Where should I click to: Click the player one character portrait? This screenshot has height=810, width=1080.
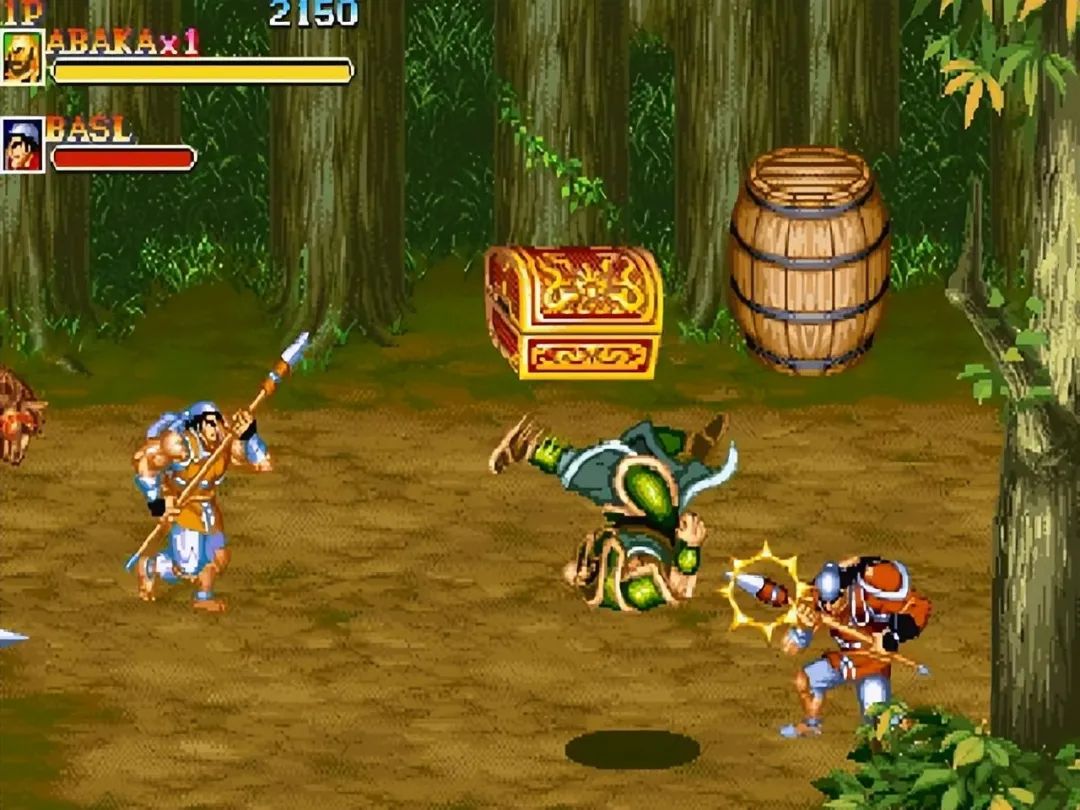22,58
